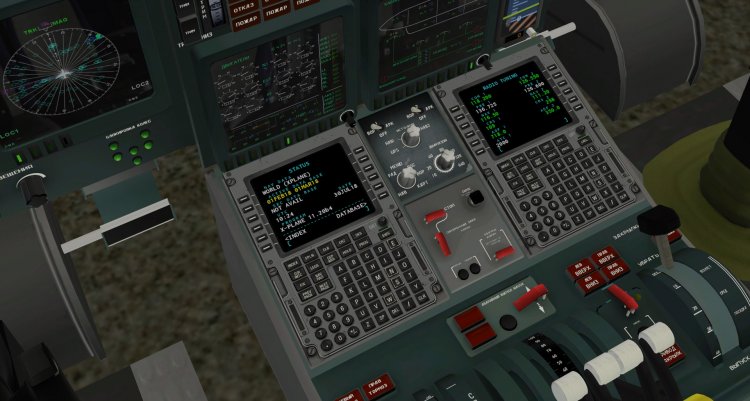This screenshot has width=750, height=401.
Task: Push the round black button beside the red squares
Action: coord(510,322)
